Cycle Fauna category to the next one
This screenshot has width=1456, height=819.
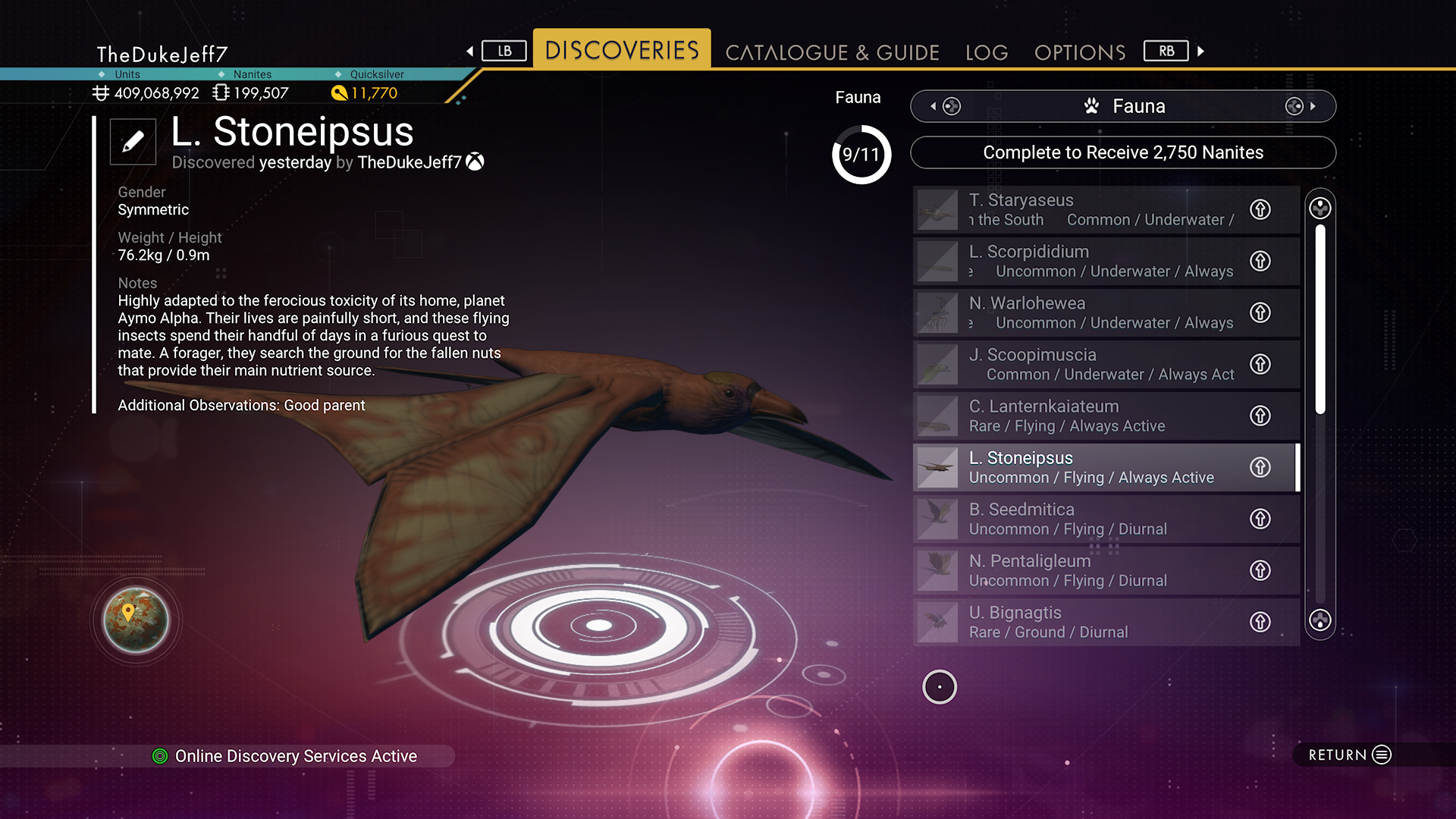coord(1302,106)
